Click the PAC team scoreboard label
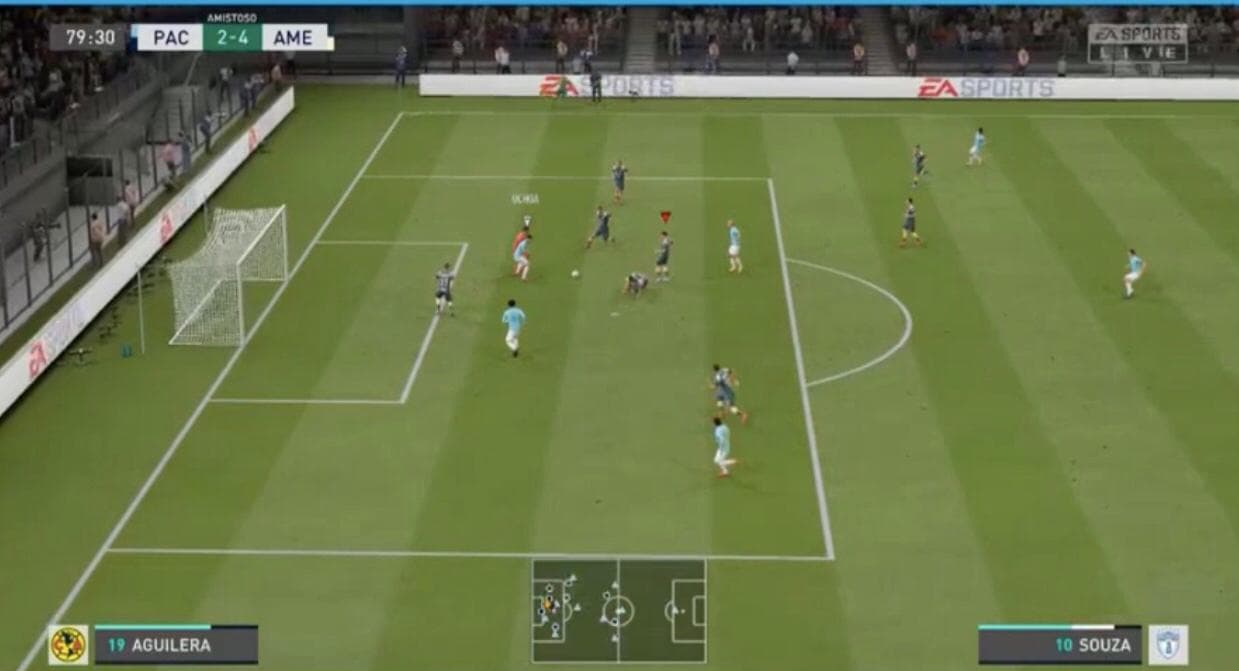 point(170,38)
